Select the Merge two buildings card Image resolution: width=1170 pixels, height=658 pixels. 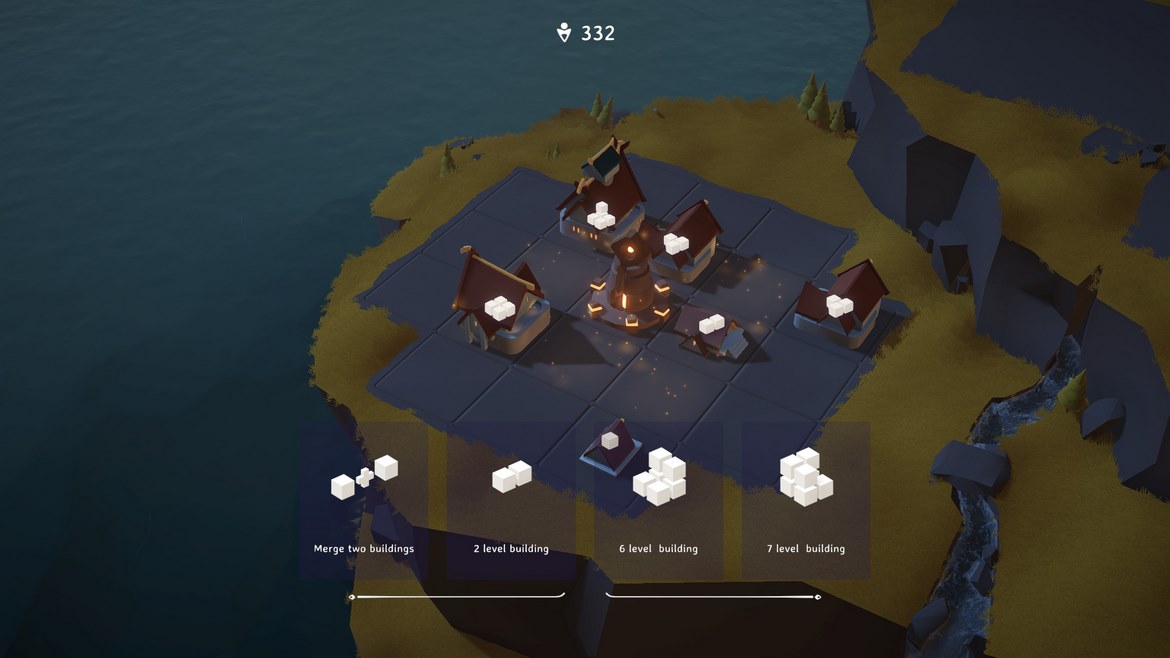point(364,500)
